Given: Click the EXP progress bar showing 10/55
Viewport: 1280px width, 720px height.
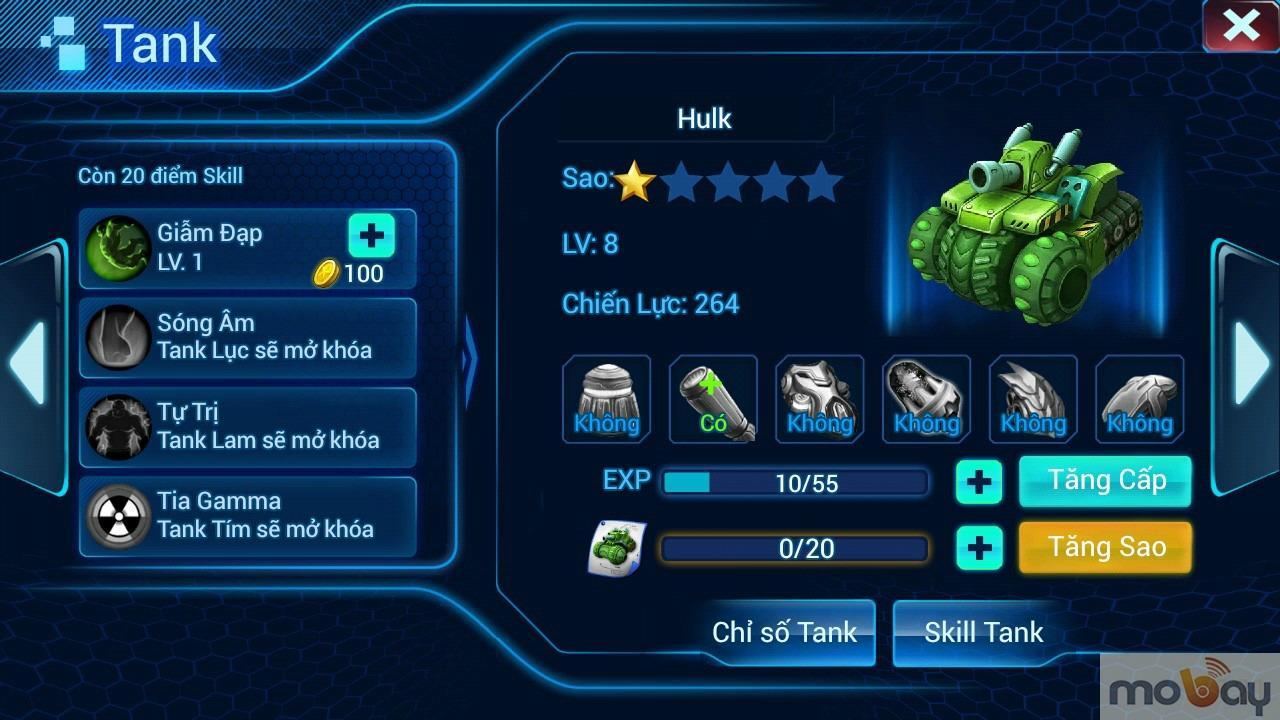Looking at the screenshot, I should click(x=795, y=481).
